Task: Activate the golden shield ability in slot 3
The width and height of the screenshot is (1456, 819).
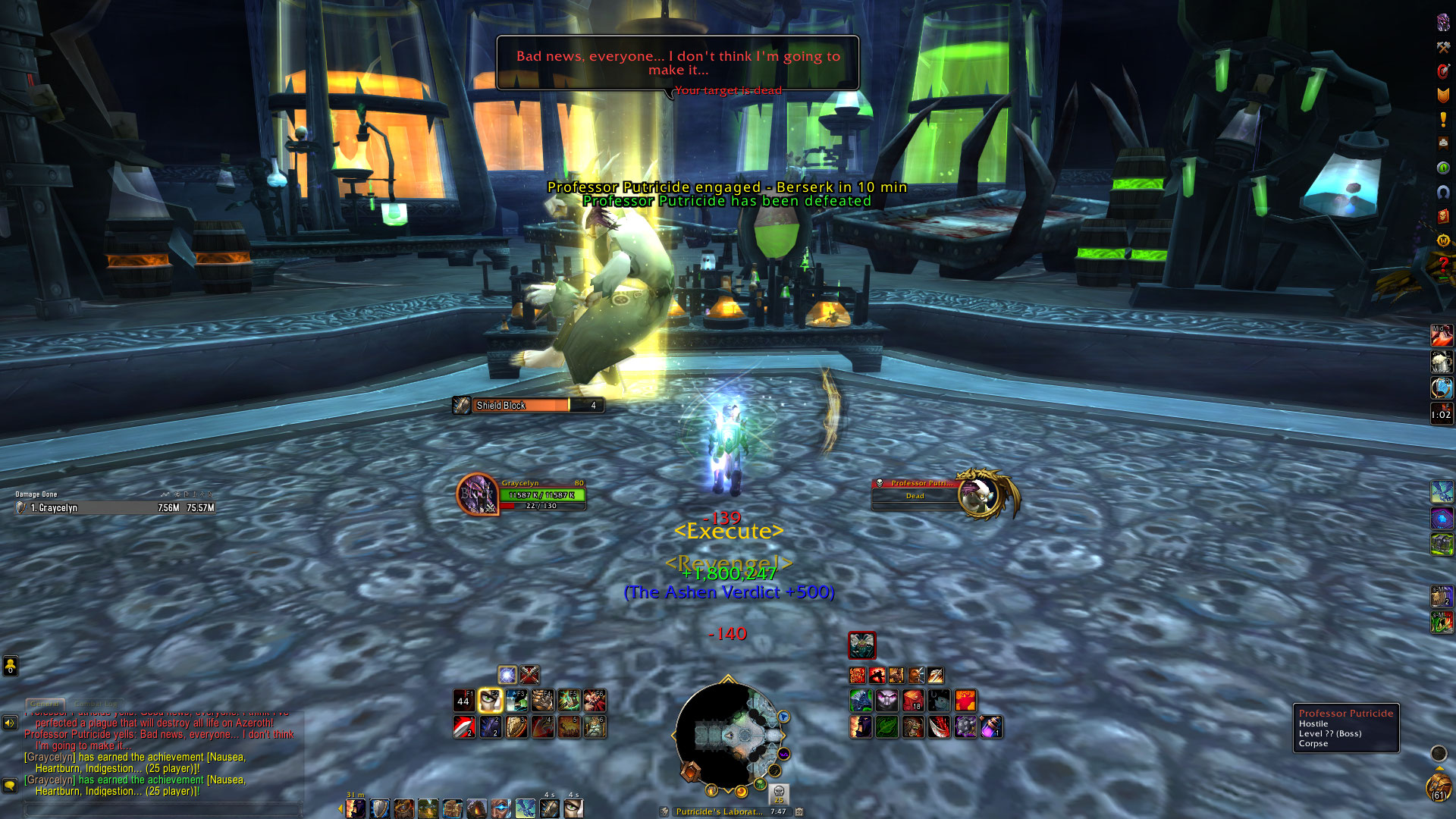Action: (516, 727)
